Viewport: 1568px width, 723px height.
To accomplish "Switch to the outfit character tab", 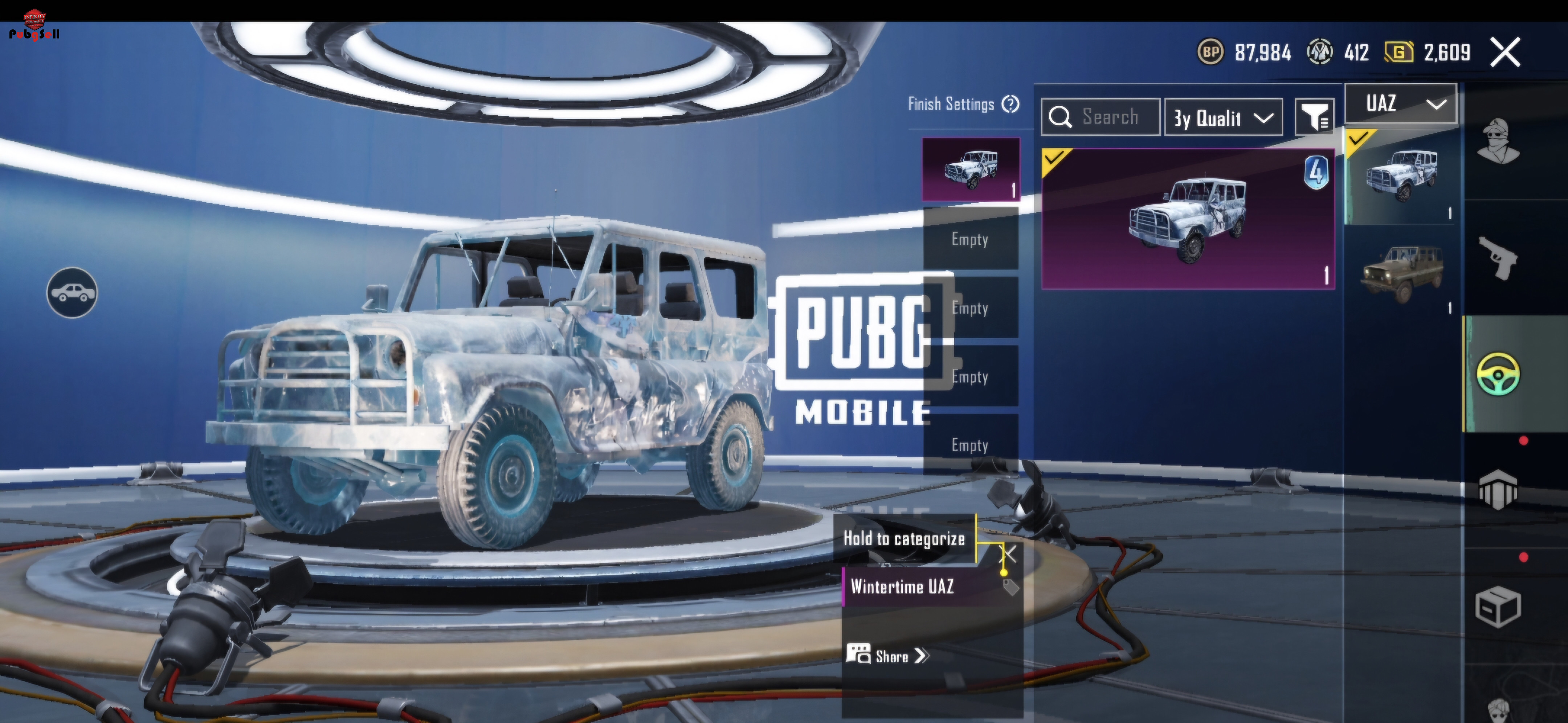I will [x=1498, y=142].
